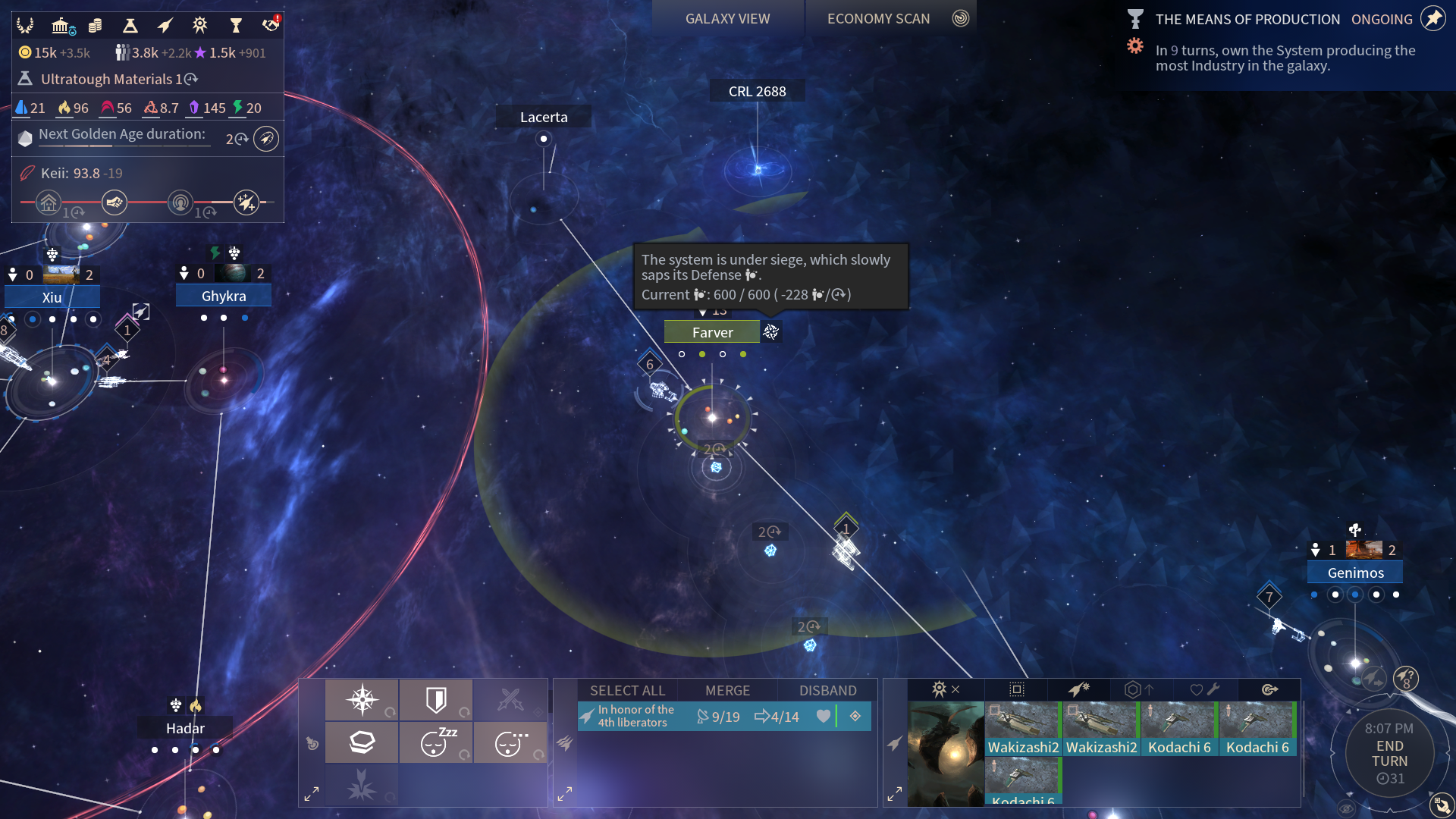The height and width of the screenshot is (819, 1456).
Task: Switch to Economy Scan mode
Action: [878, 19]
